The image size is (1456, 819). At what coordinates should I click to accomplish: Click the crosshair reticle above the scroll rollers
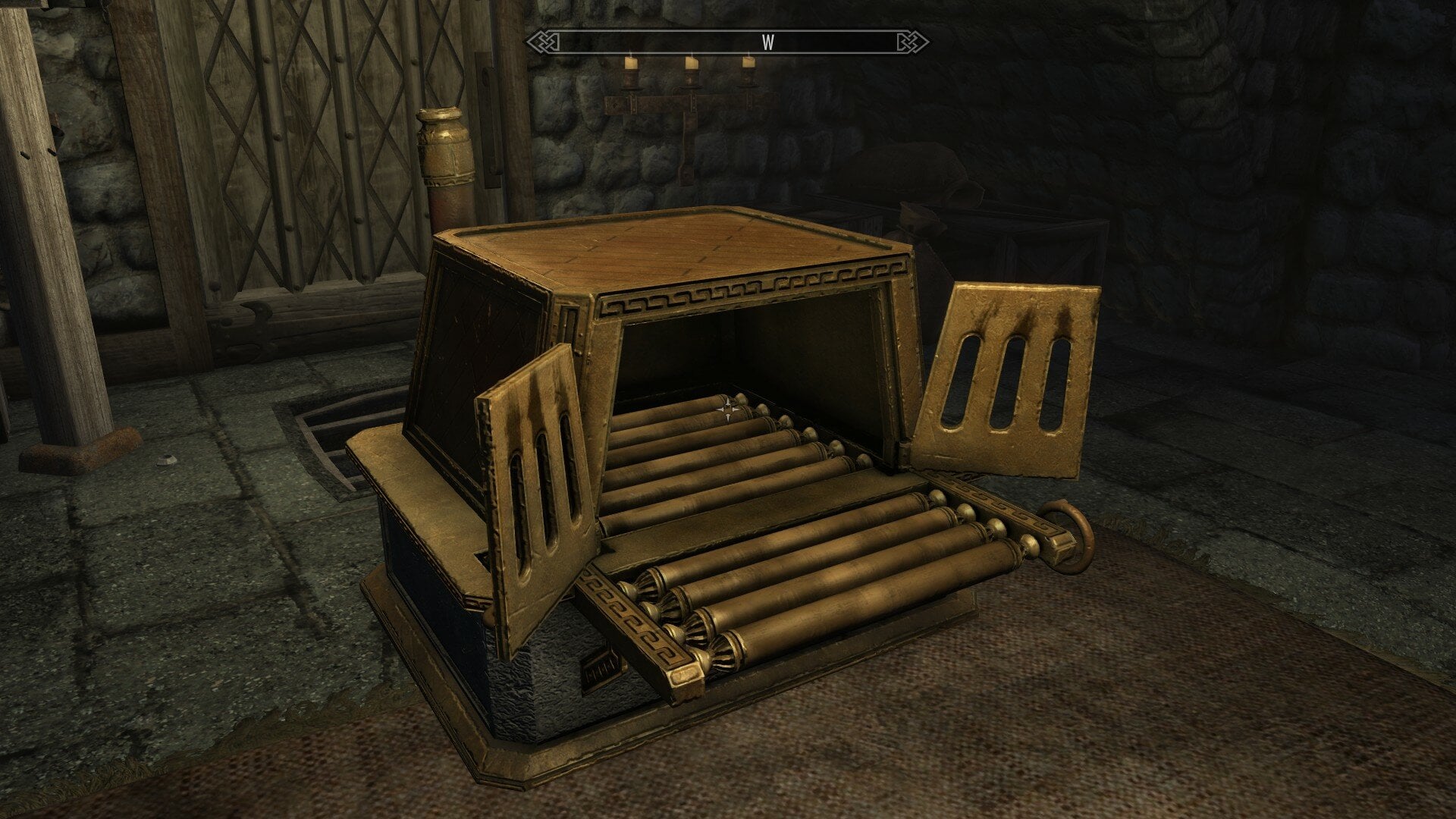pos(730,410)
